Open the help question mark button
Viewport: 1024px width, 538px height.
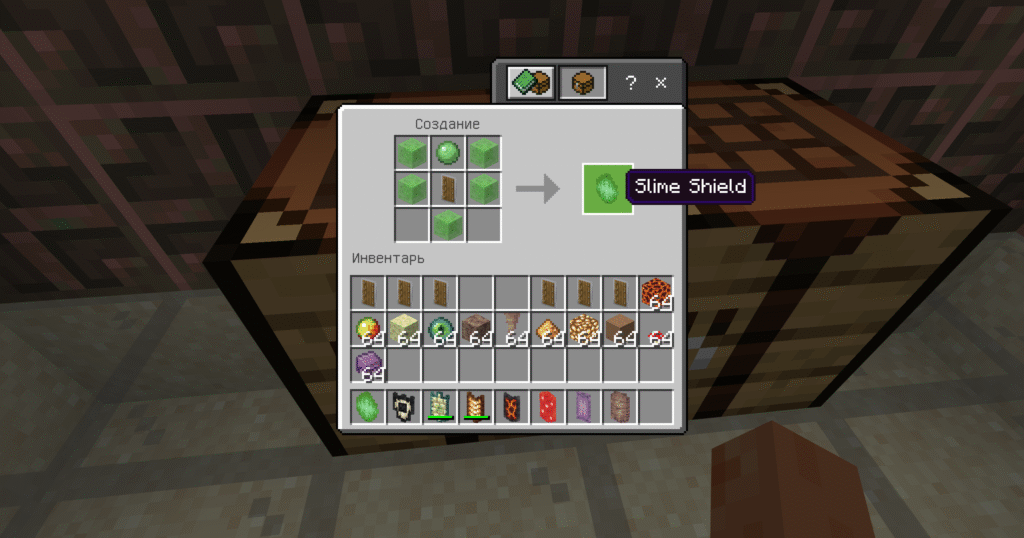(x=630, y=84)
